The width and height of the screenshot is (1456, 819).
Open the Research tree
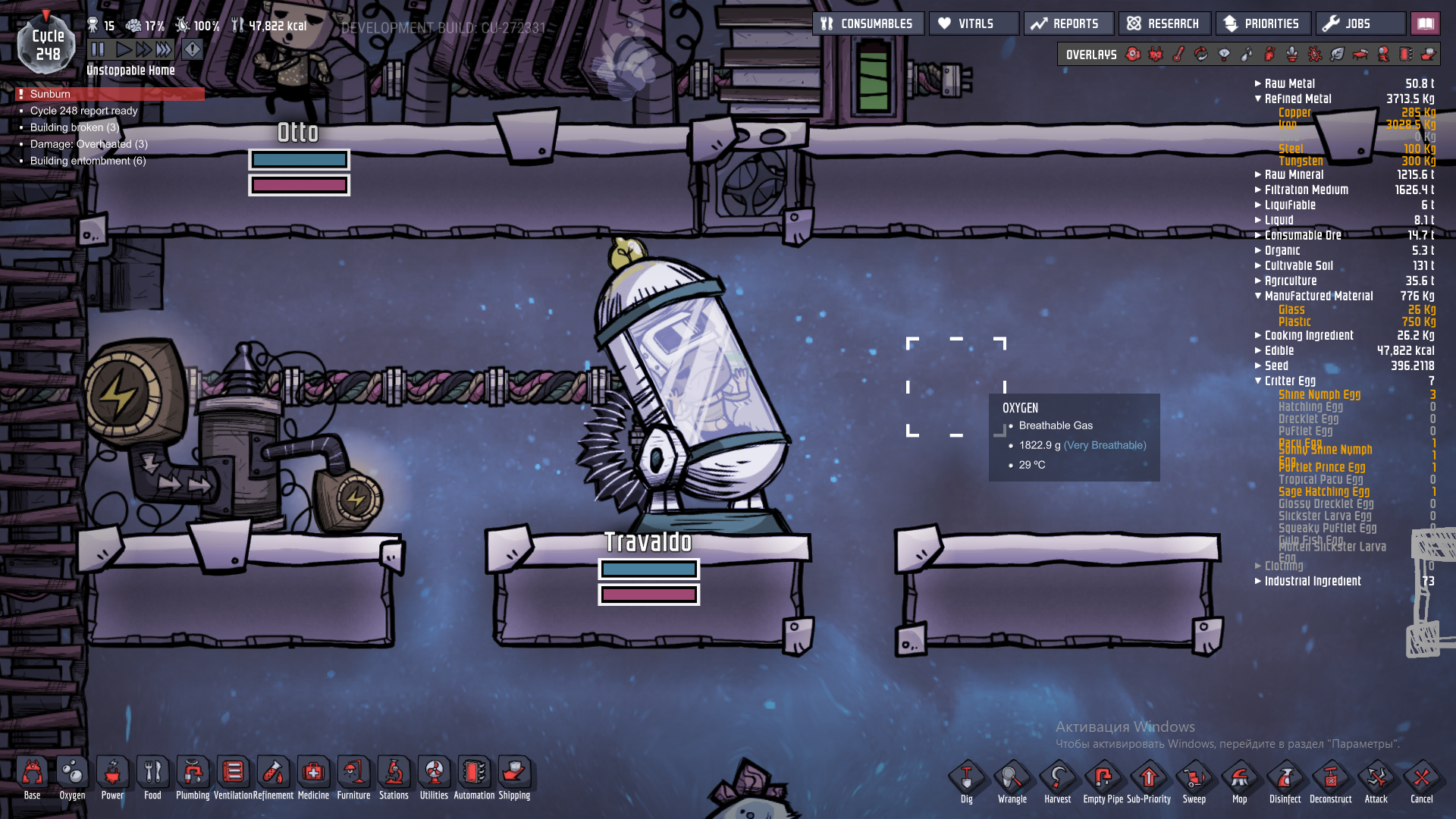tap(1164, 24)
